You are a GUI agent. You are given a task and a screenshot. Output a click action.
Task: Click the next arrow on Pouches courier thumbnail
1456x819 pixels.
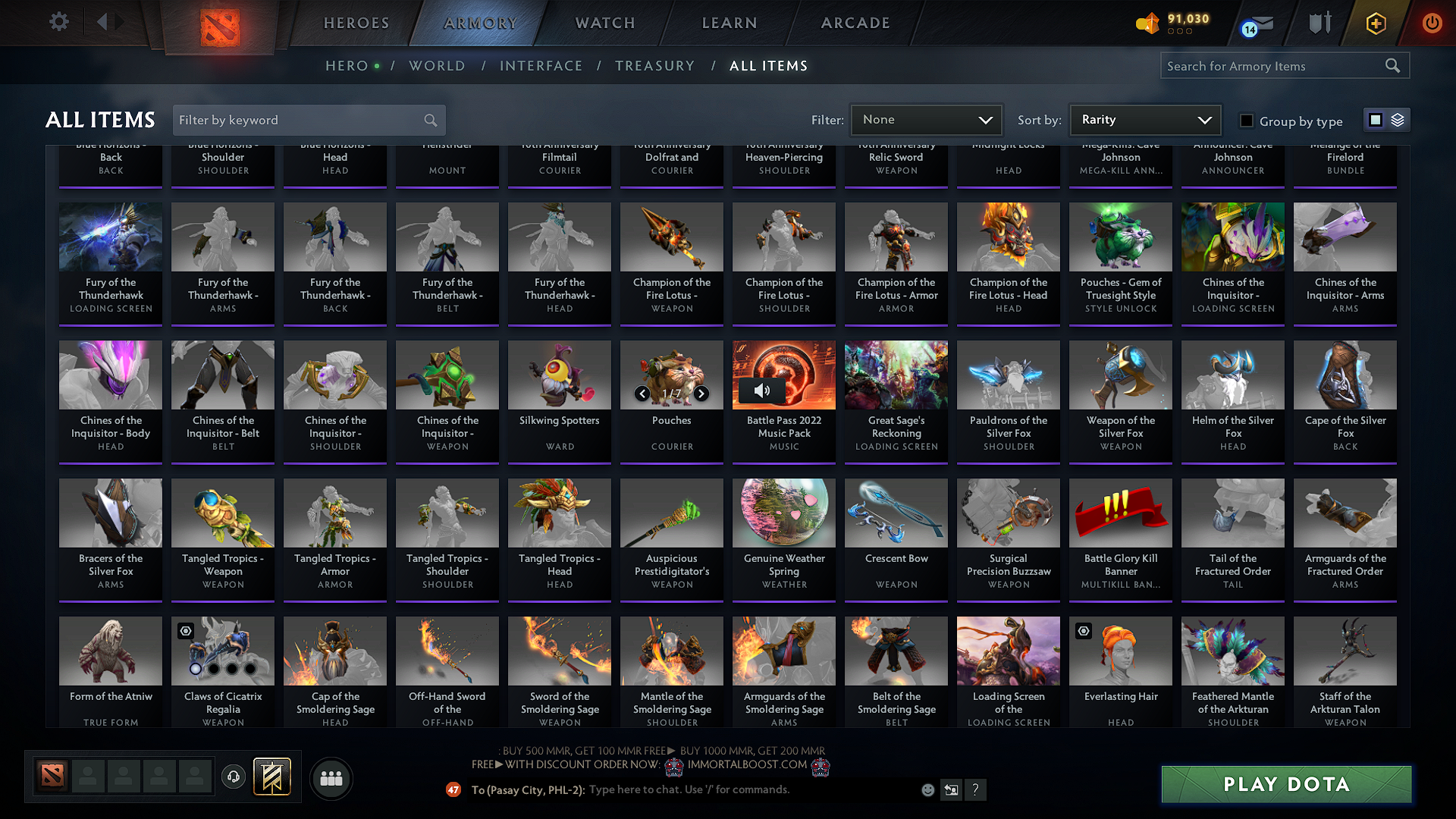tap(701, 394)
